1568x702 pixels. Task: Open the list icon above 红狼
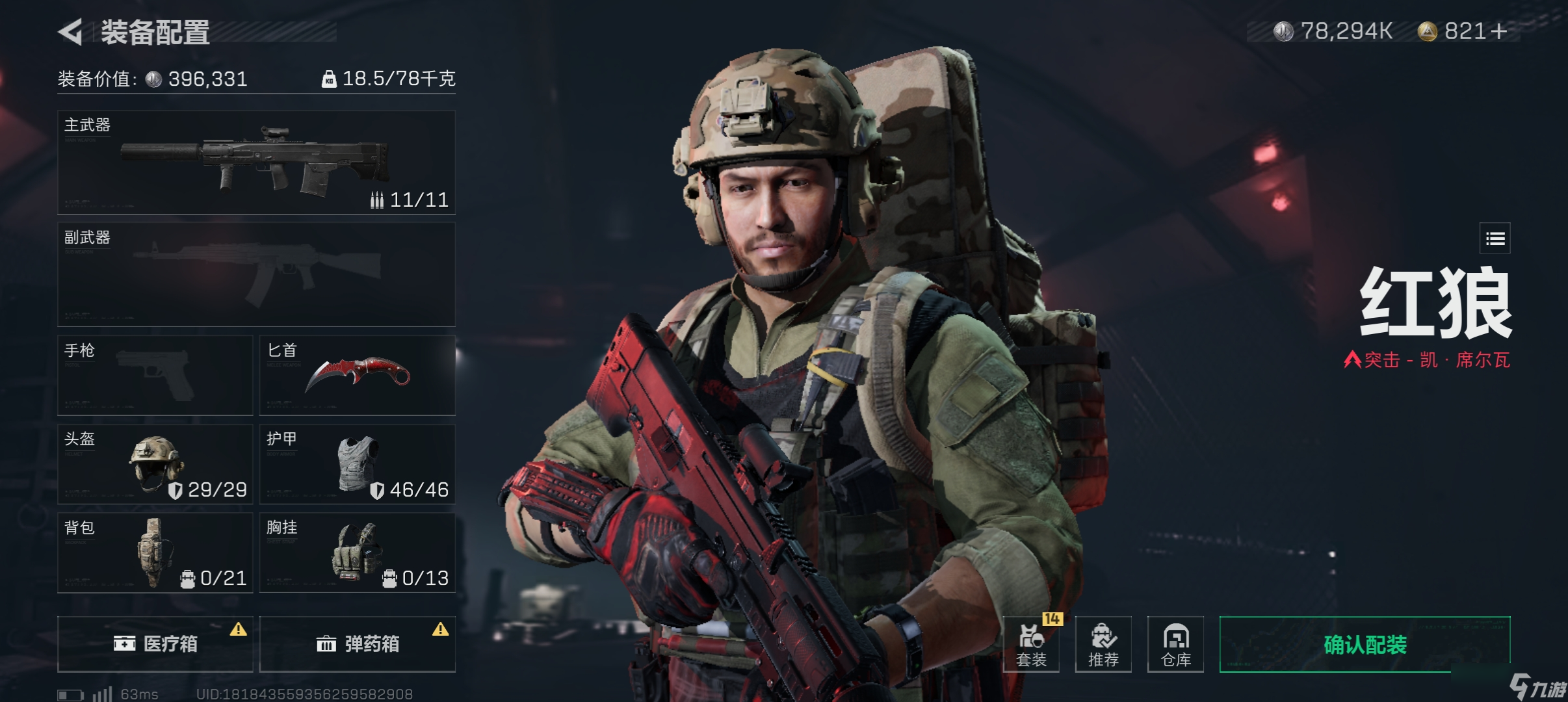(x=1495, y=239)
